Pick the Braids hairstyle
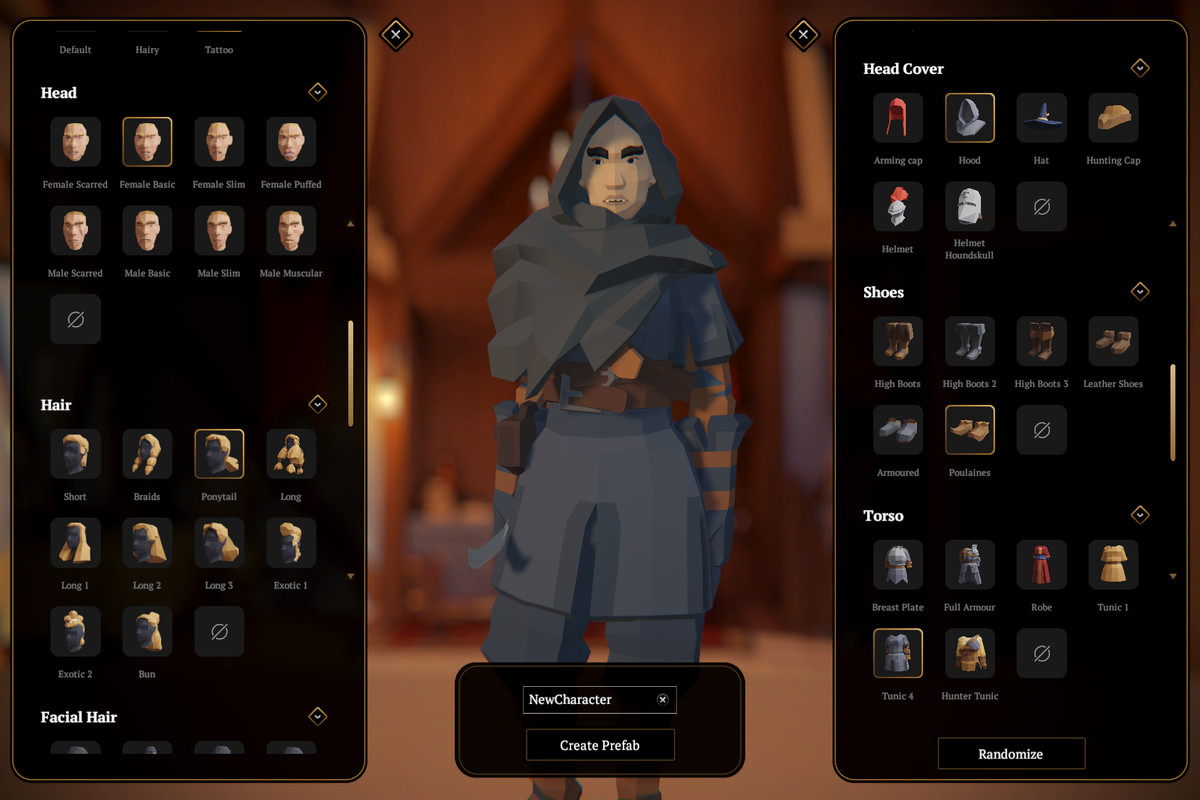Image resolution: width=1200 pixels, height=800 pixels. [x=147, y=454]
